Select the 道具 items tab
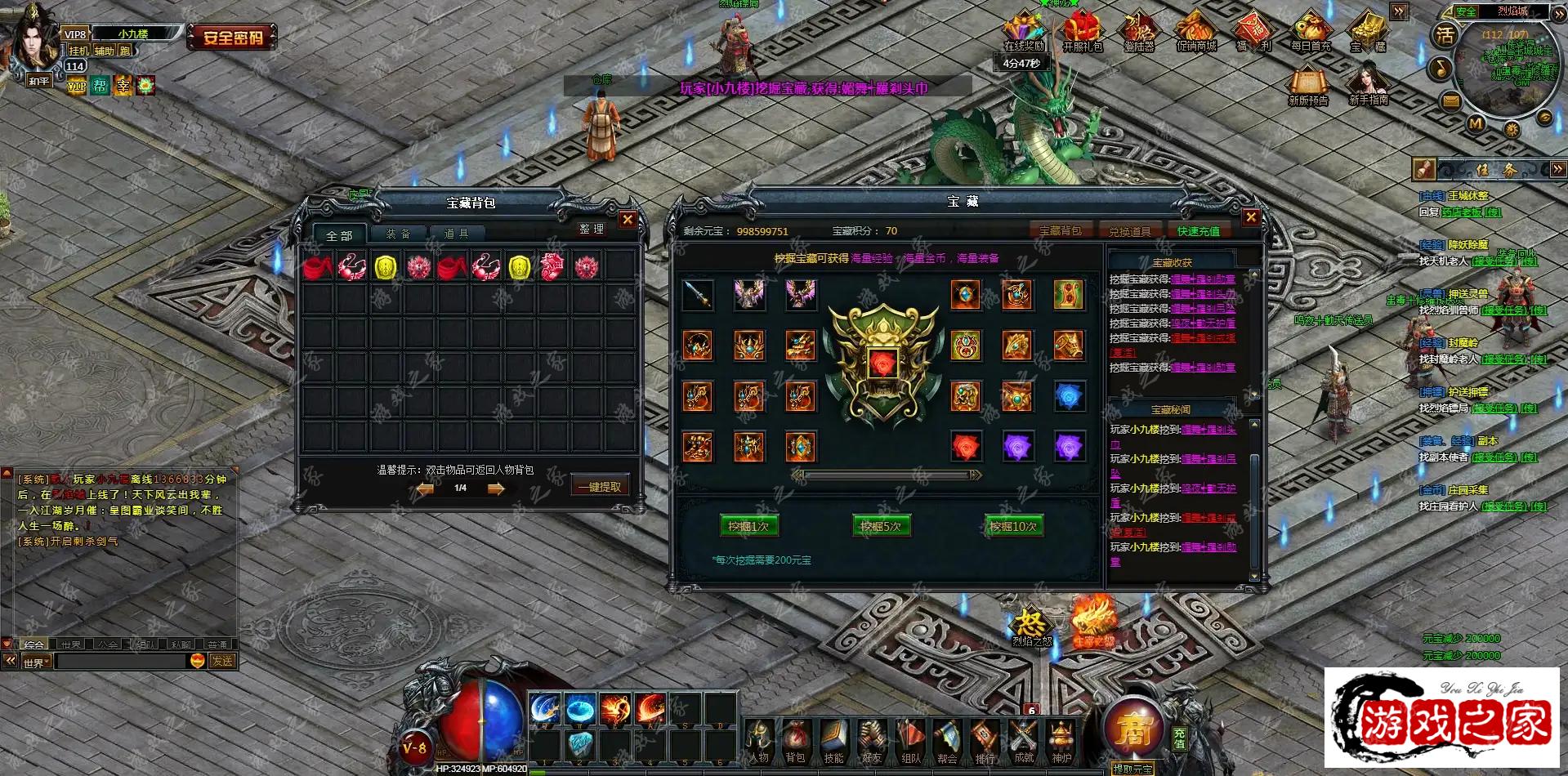 [x=456, y=234]
